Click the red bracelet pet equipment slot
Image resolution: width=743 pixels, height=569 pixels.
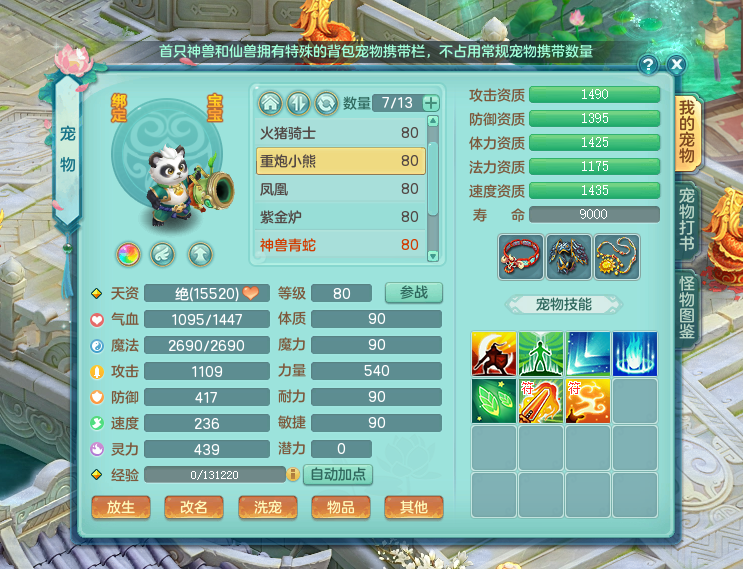click(521, 257)
